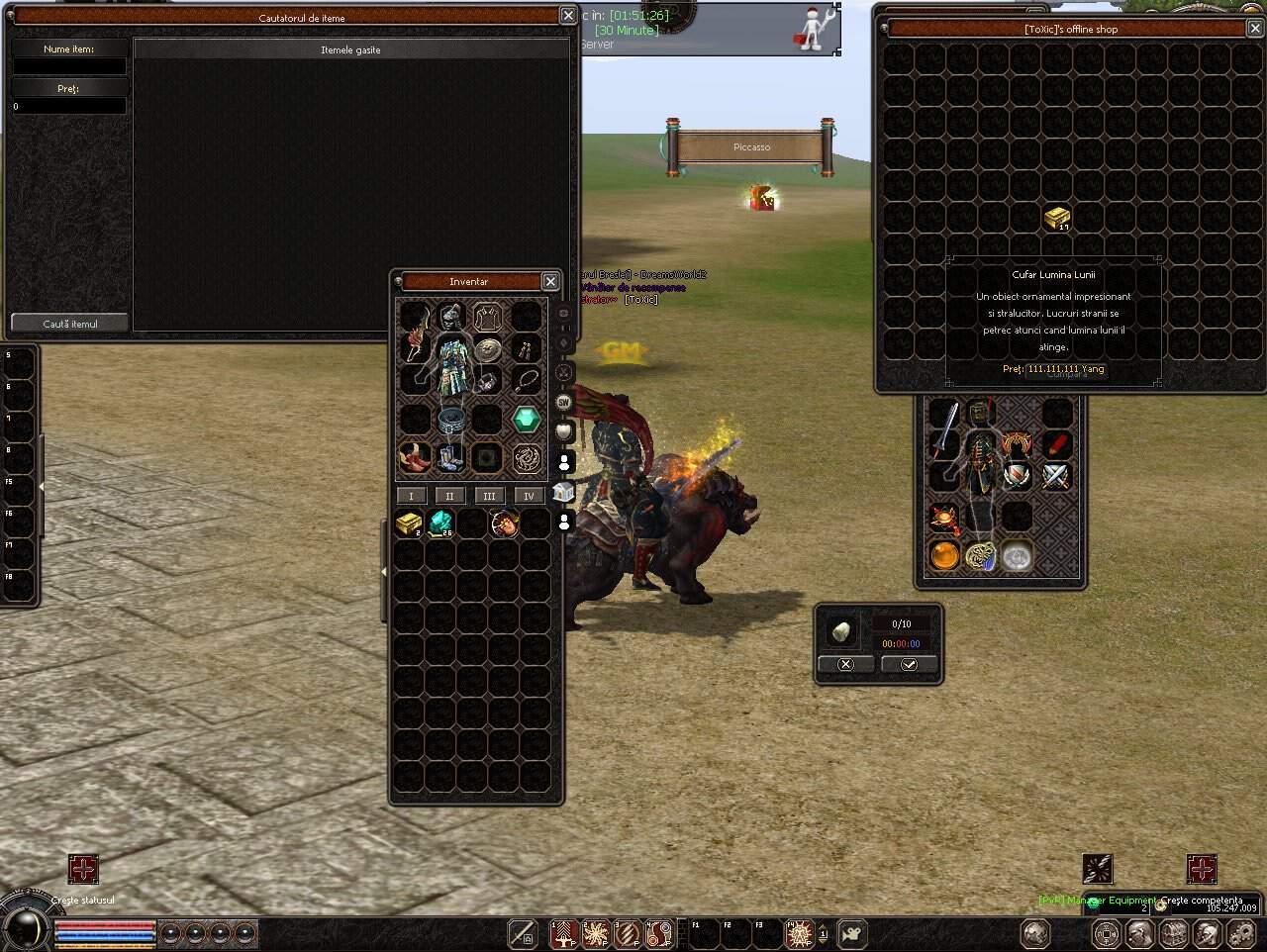This screenshot has height=952, width=1267.
Task: Open the game settings gear icon
Action: 1241,934
